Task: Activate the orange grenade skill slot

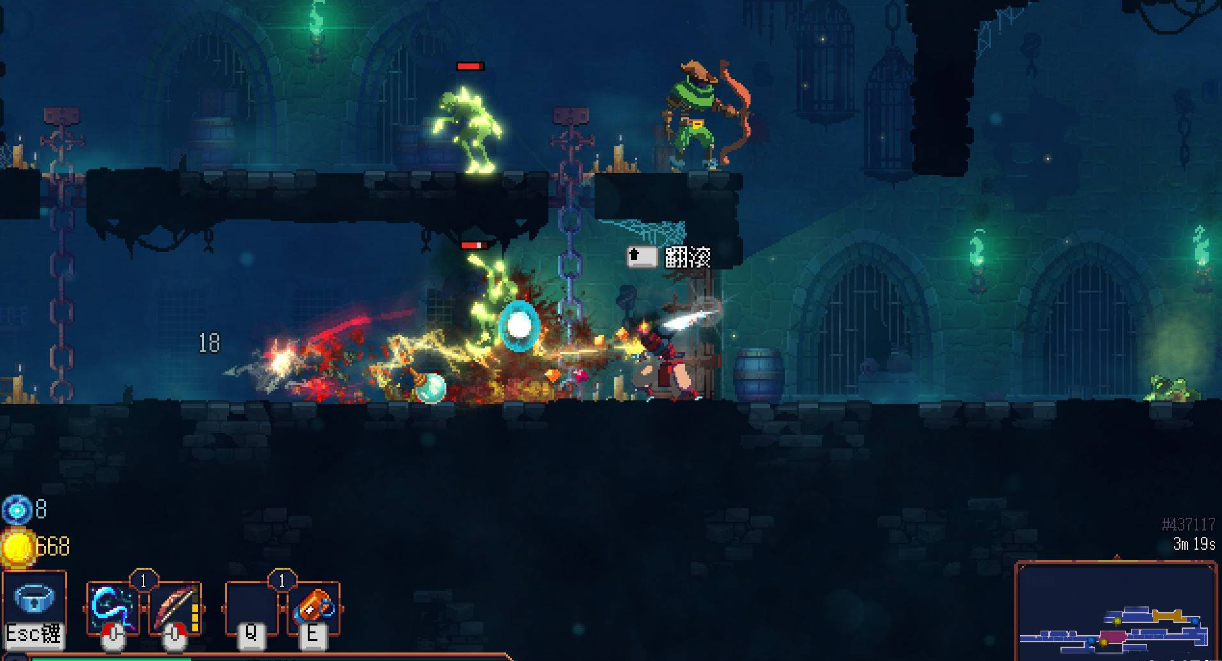Action: pos(314,608)
